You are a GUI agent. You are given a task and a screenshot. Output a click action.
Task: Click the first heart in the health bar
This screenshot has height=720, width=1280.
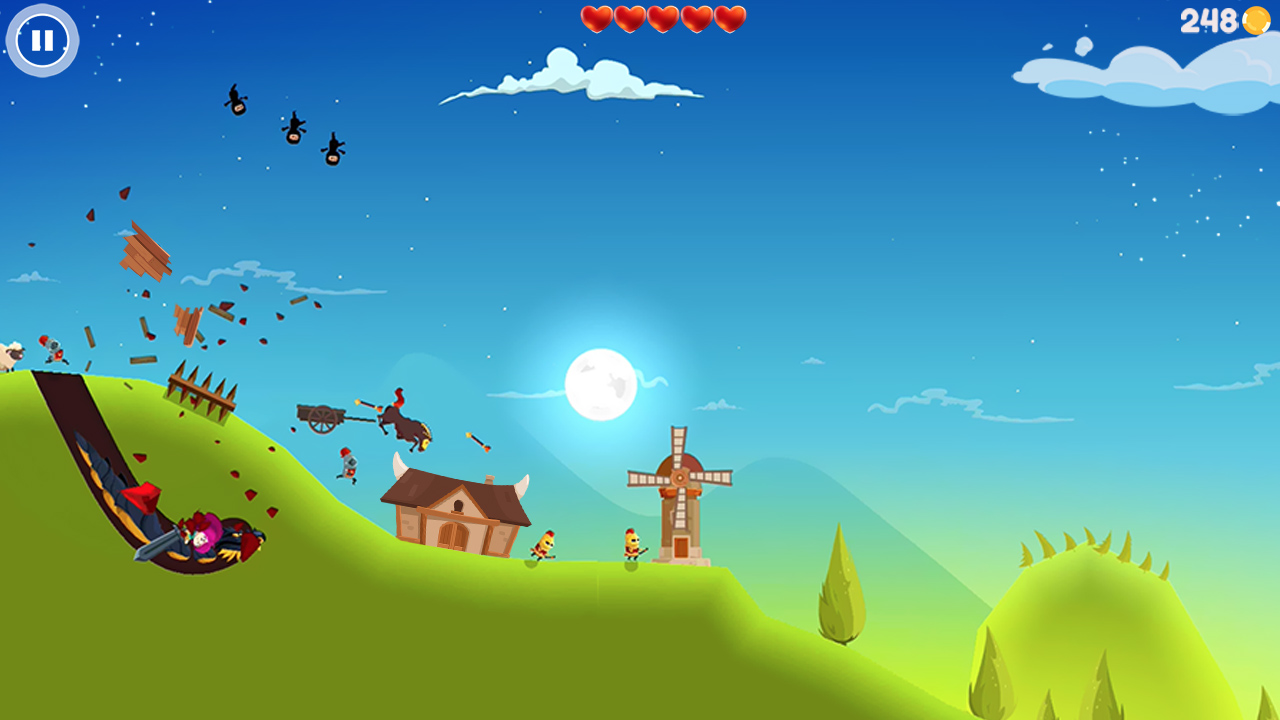(597, 17)
